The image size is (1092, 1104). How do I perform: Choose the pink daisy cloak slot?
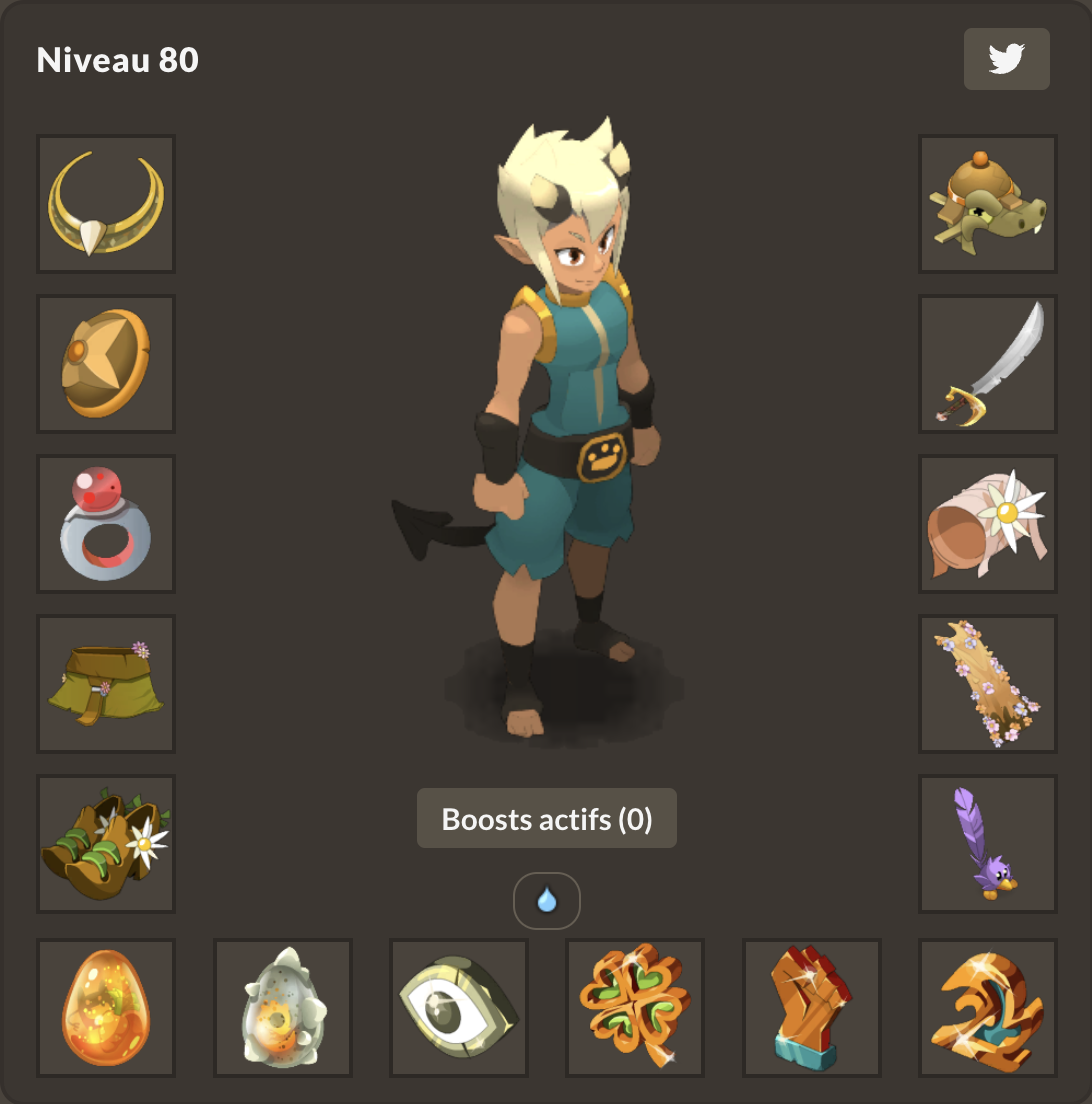[x=988, y=524]
